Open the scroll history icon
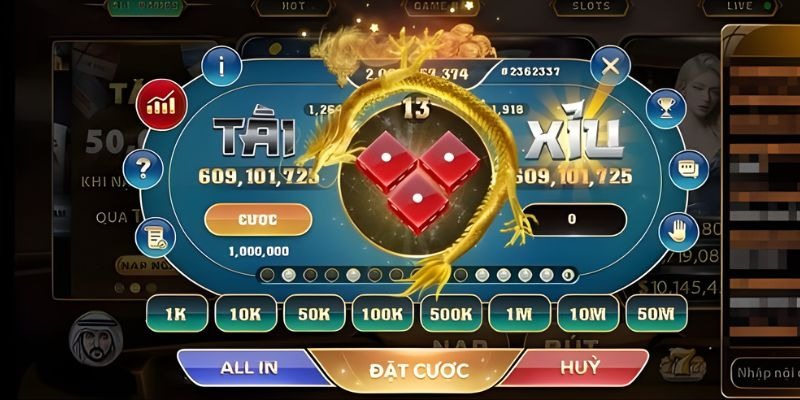 point(159,236)
